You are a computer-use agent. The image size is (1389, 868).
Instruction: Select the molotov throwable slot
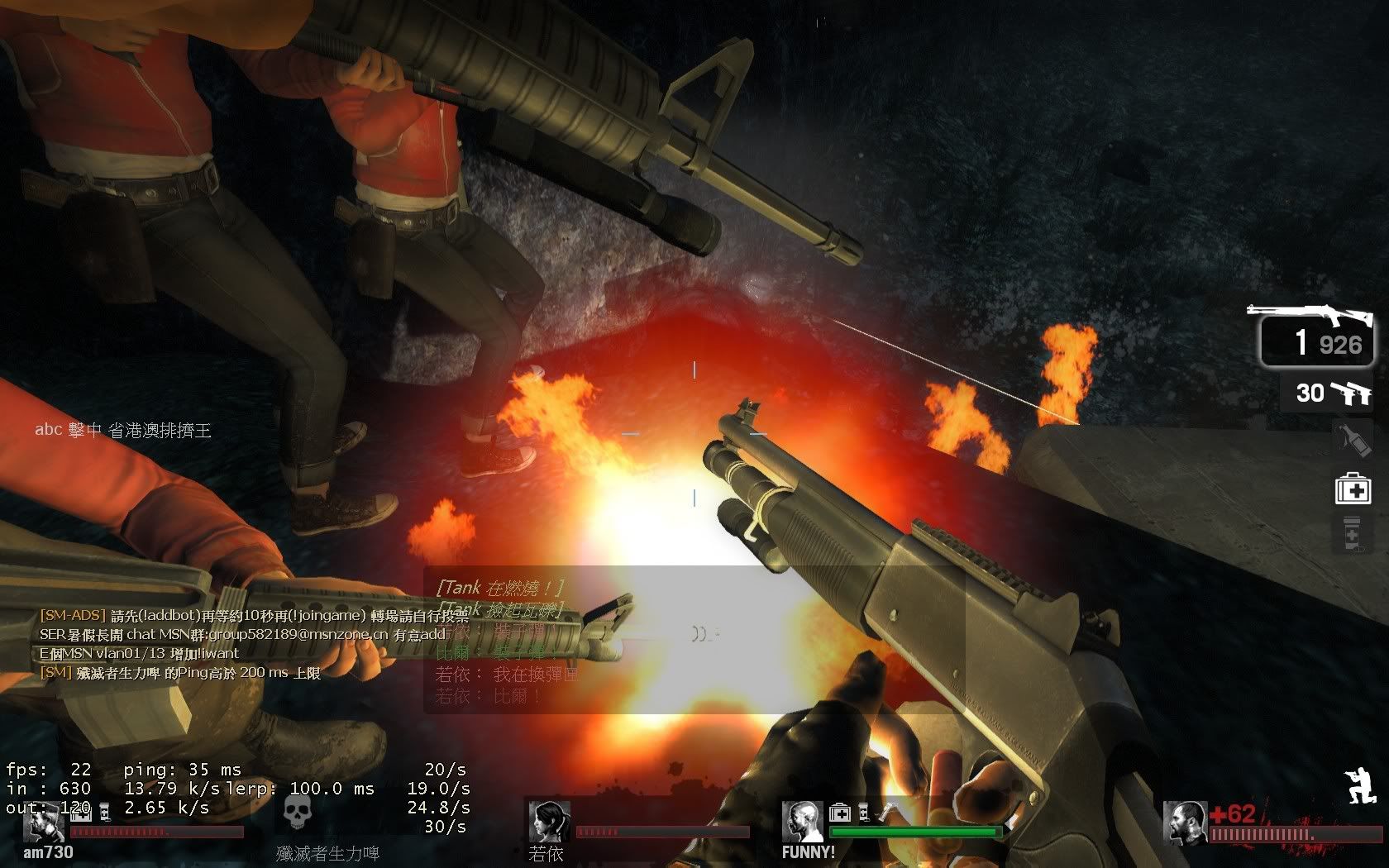point(1353,440)
